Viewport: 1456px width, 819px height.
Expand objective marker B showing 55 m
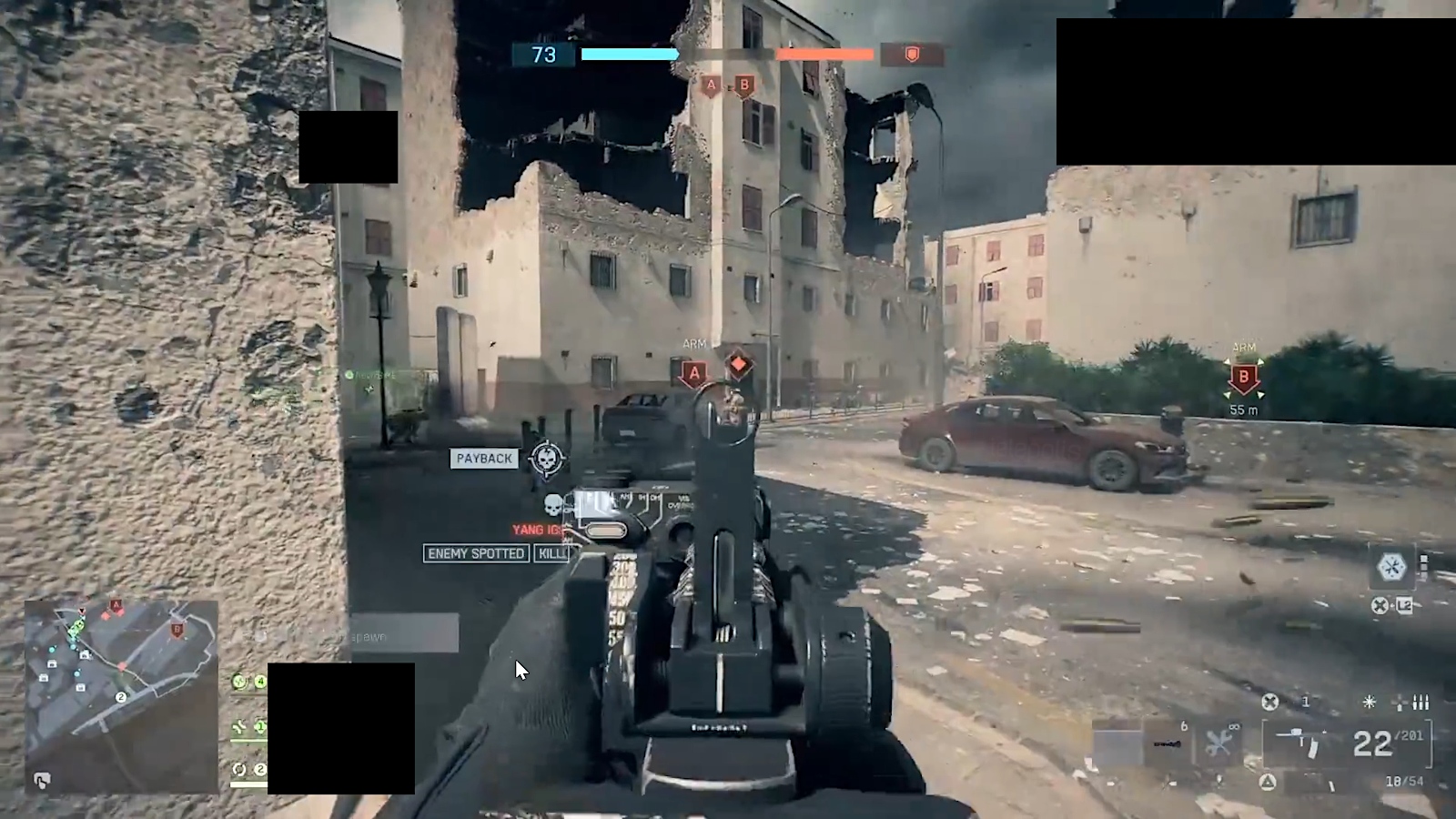[x=1243, y=377]
